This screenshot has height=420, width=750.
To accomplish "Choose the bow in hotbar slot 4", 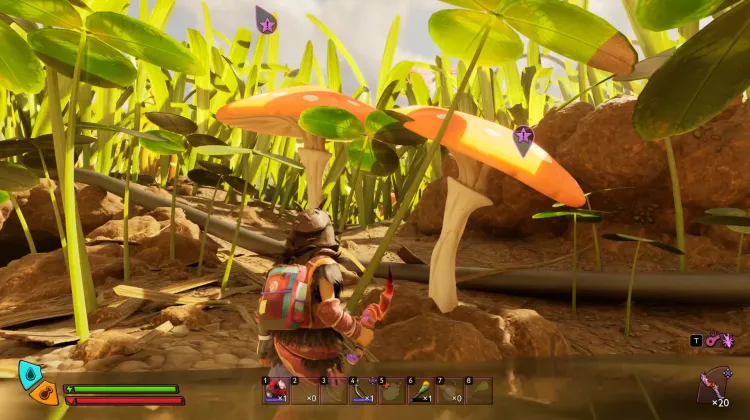I will pyautogui.click(x=362, y=390).
